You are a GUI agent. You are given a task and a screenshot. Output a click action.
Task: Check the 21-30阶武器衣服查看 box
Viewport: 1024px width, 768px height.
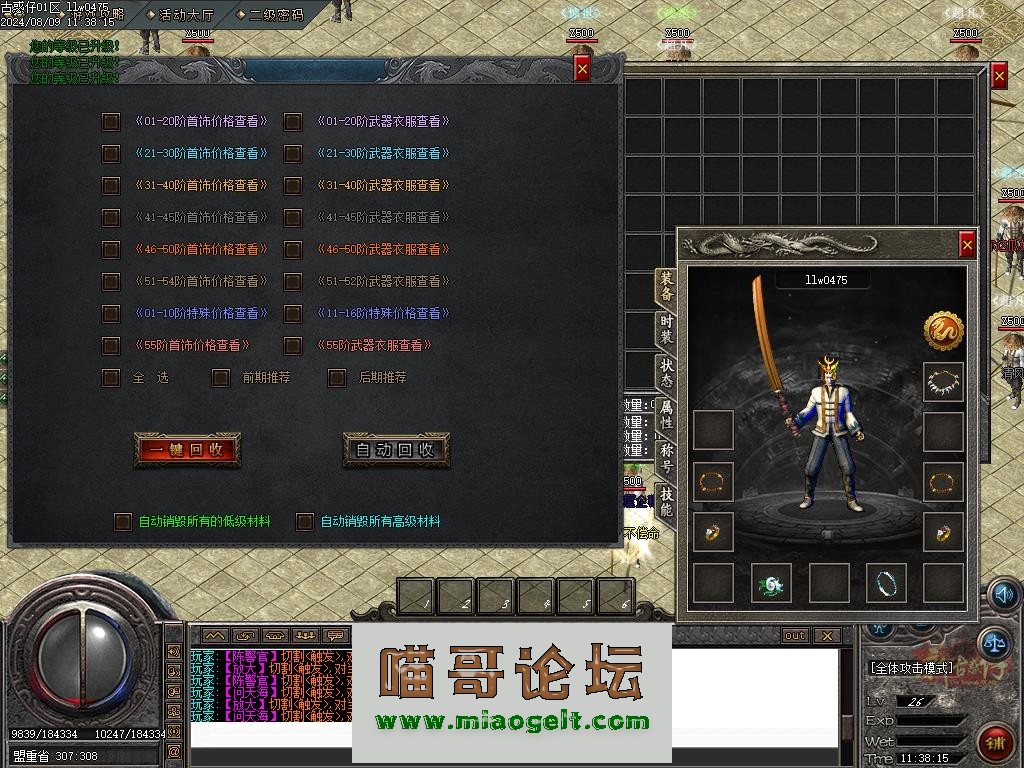tap(293, 154)
